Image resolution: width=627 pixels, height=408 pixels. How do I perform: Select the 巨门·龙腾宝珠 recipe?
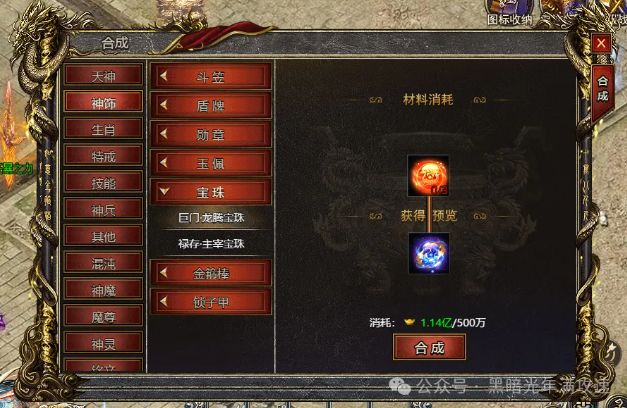[x=211, y=217]
